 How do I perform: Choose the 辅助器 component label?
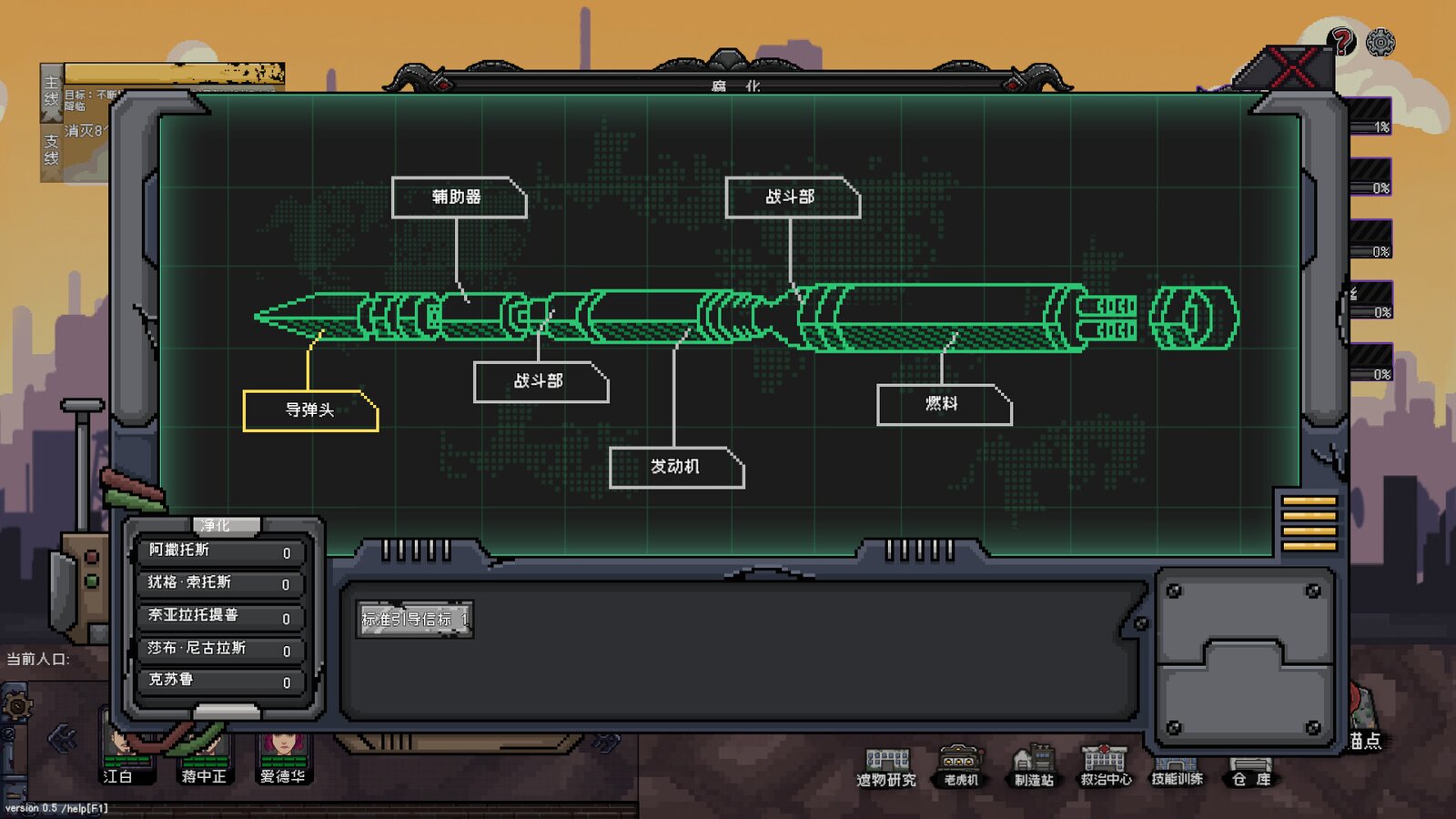click(459, 197)
